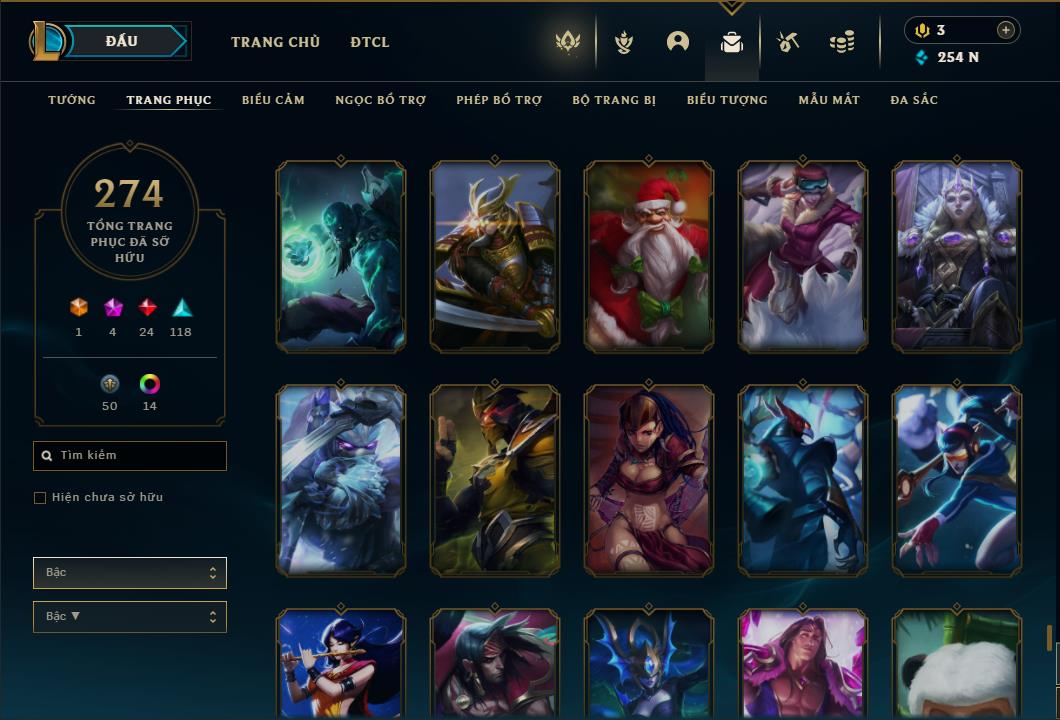Click the plus button to add currency
The image size is (1060, 720).
click(1006, 30)
